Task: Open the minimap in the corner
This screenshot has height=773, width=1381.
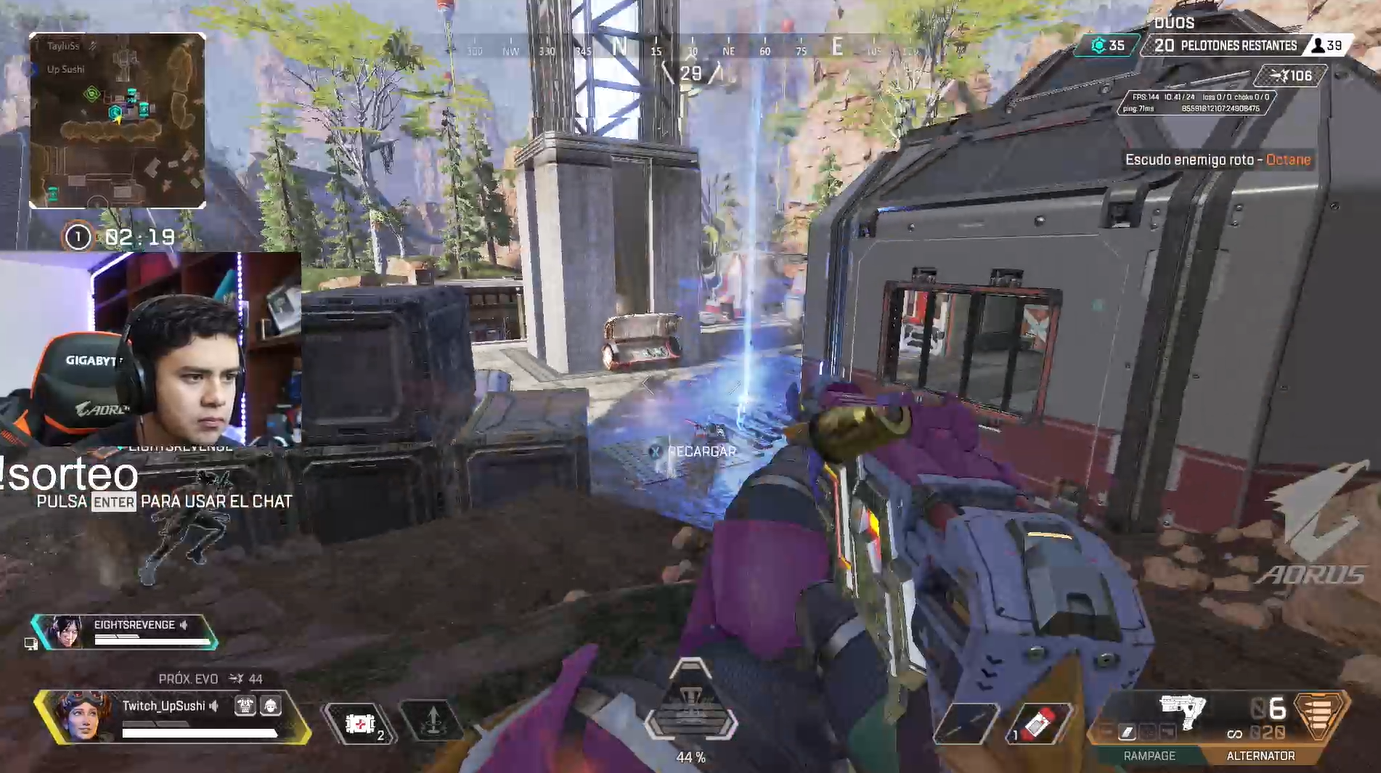Action: [x=117, y=120]
